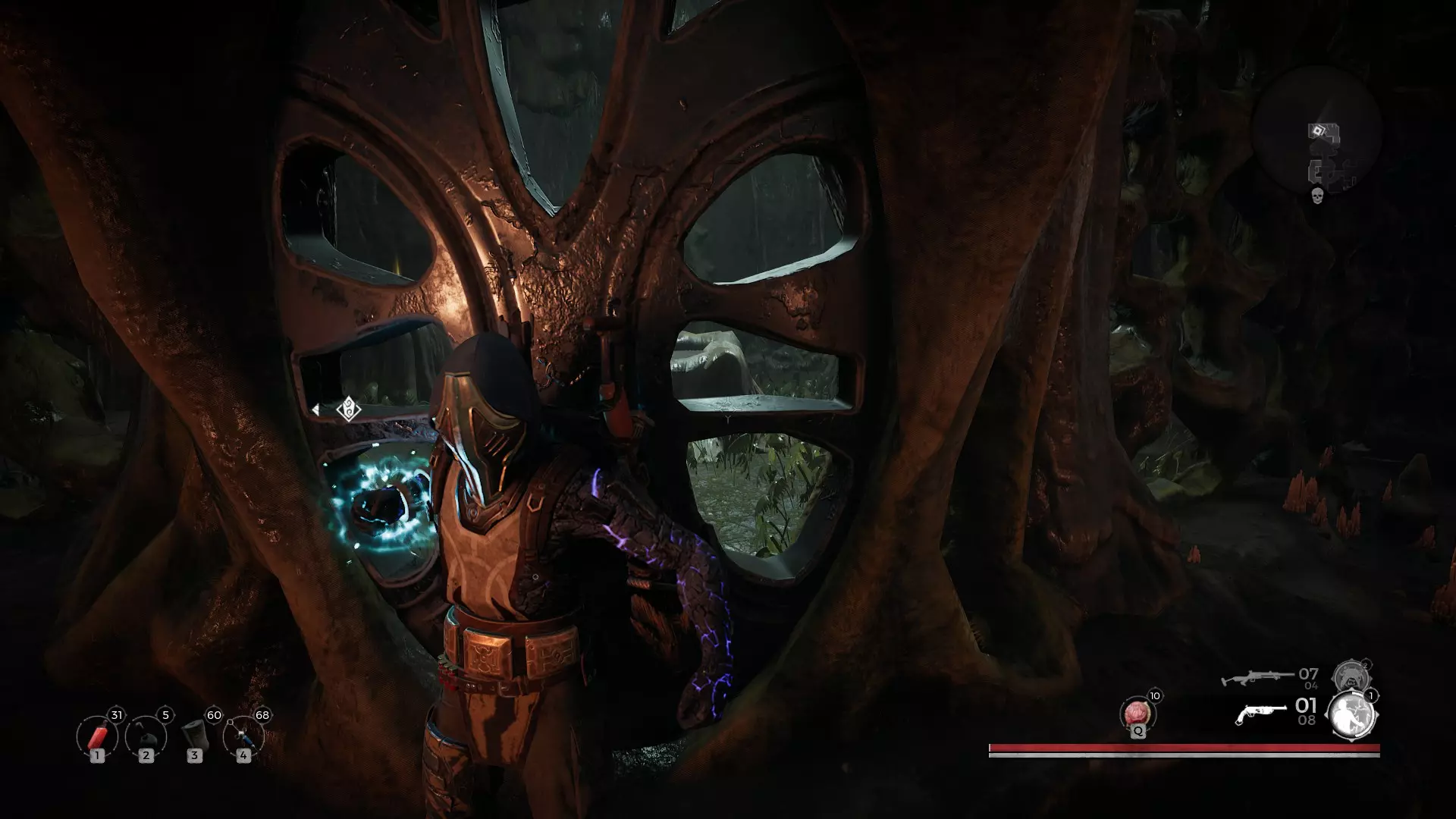Image resolution: width=1456 pixels, height=819 pixels.
Task: Use the pink relic heart icon
Action: click(1136, 714)
